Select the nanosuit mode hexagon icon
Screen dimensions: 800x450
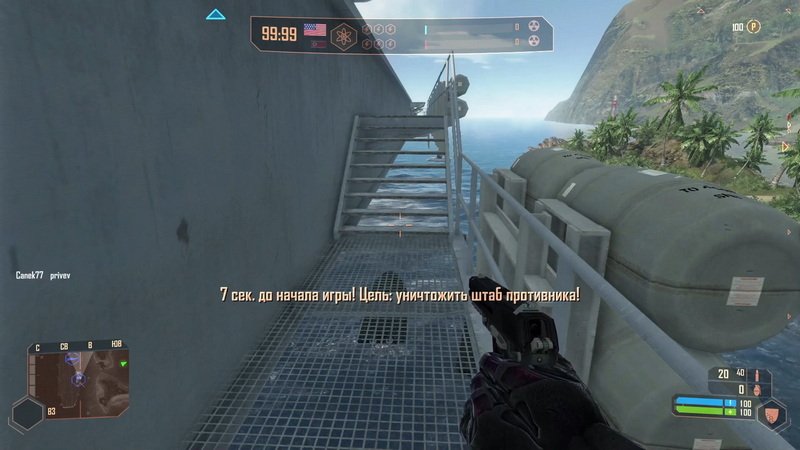[770, 412]
